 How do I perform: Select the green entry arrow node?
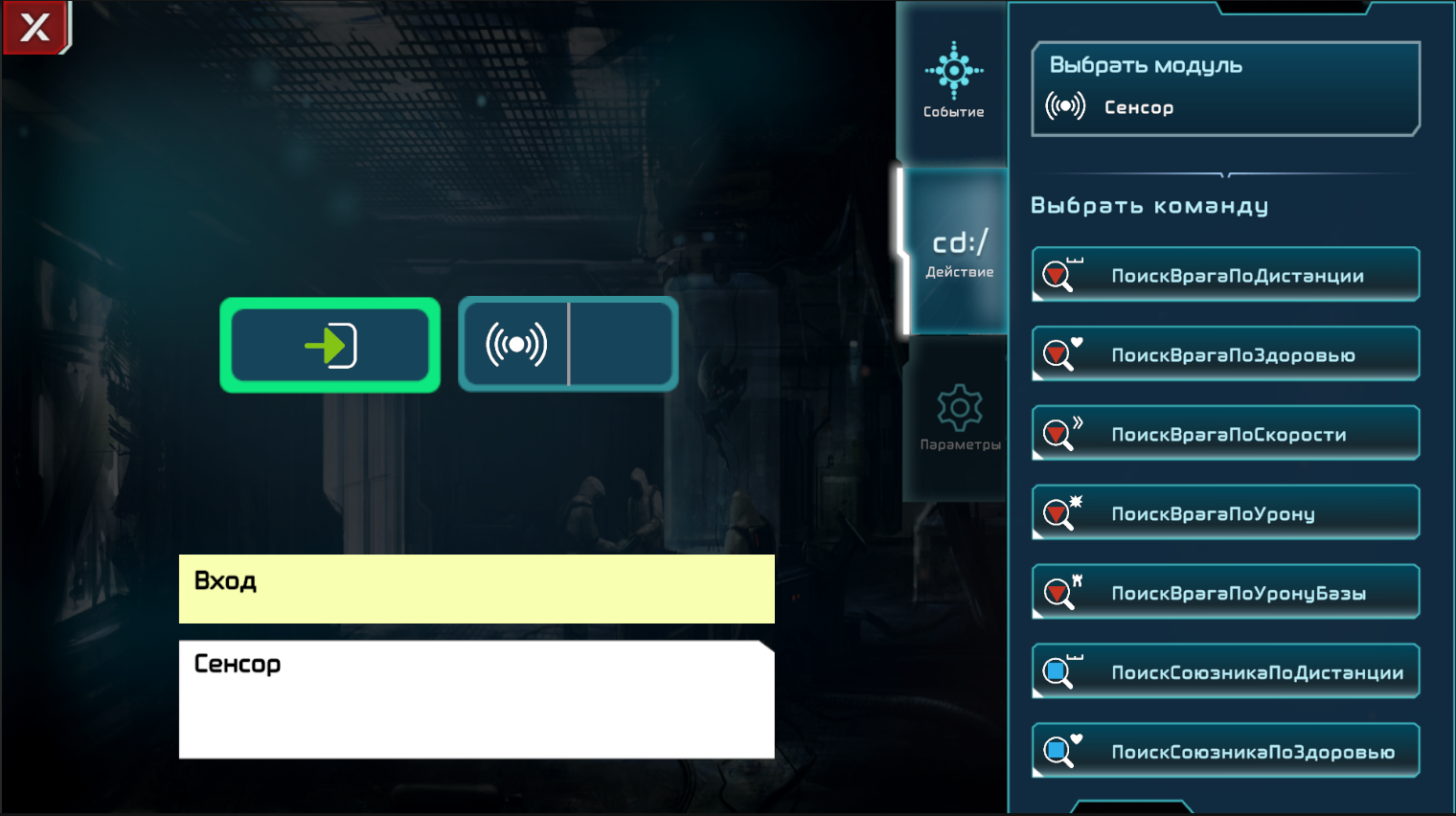click(x=330, y=345)
